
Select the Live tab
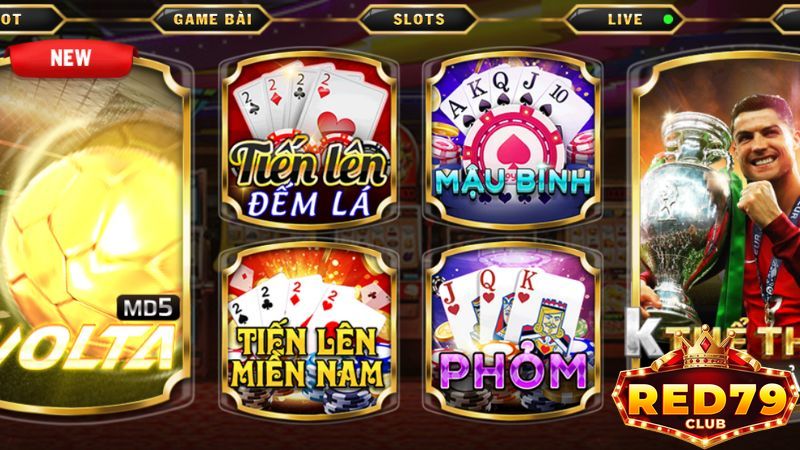(625, 19)
